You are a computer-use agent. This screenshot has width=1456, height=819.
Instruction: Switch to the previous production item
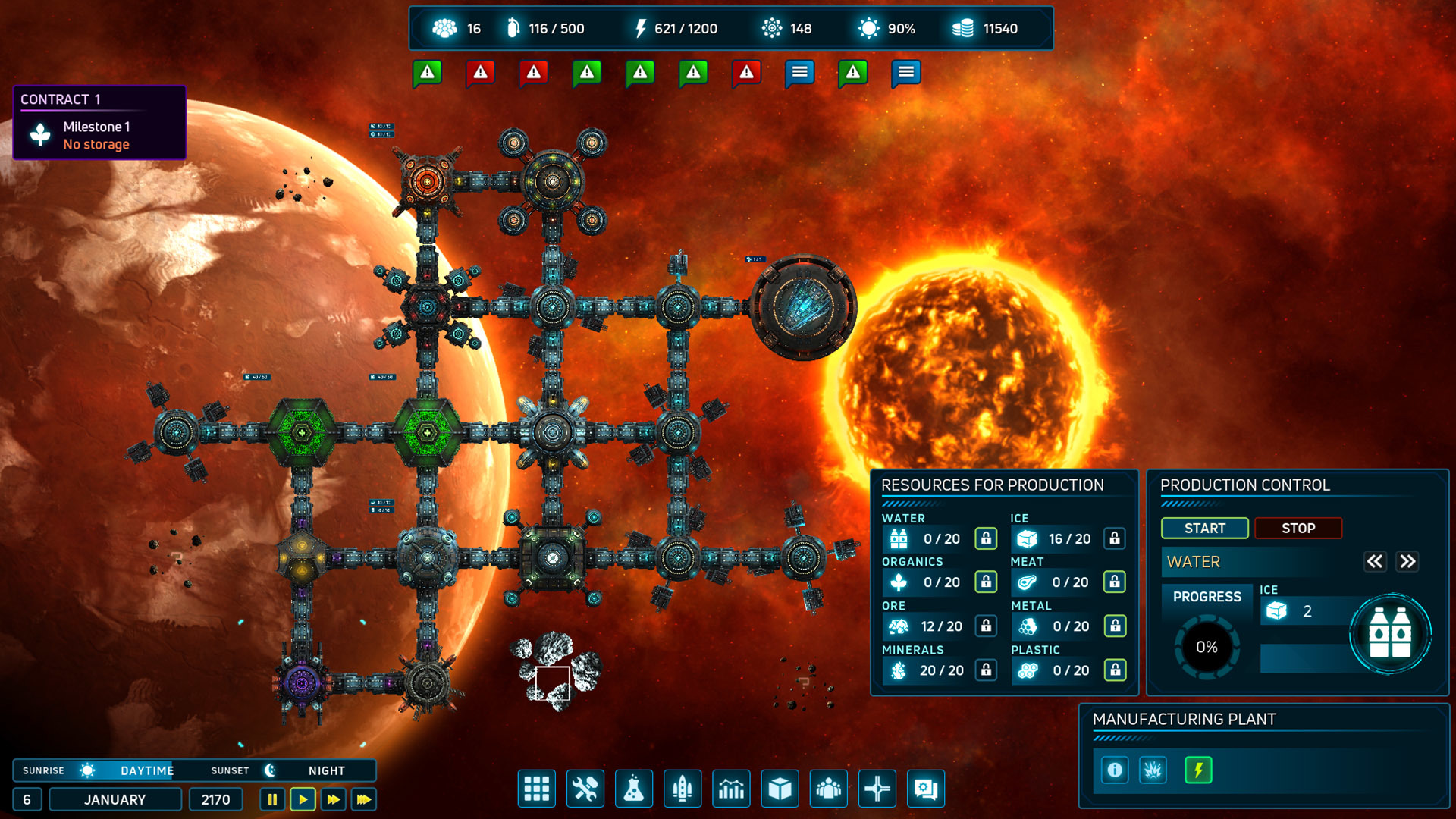1374,562
